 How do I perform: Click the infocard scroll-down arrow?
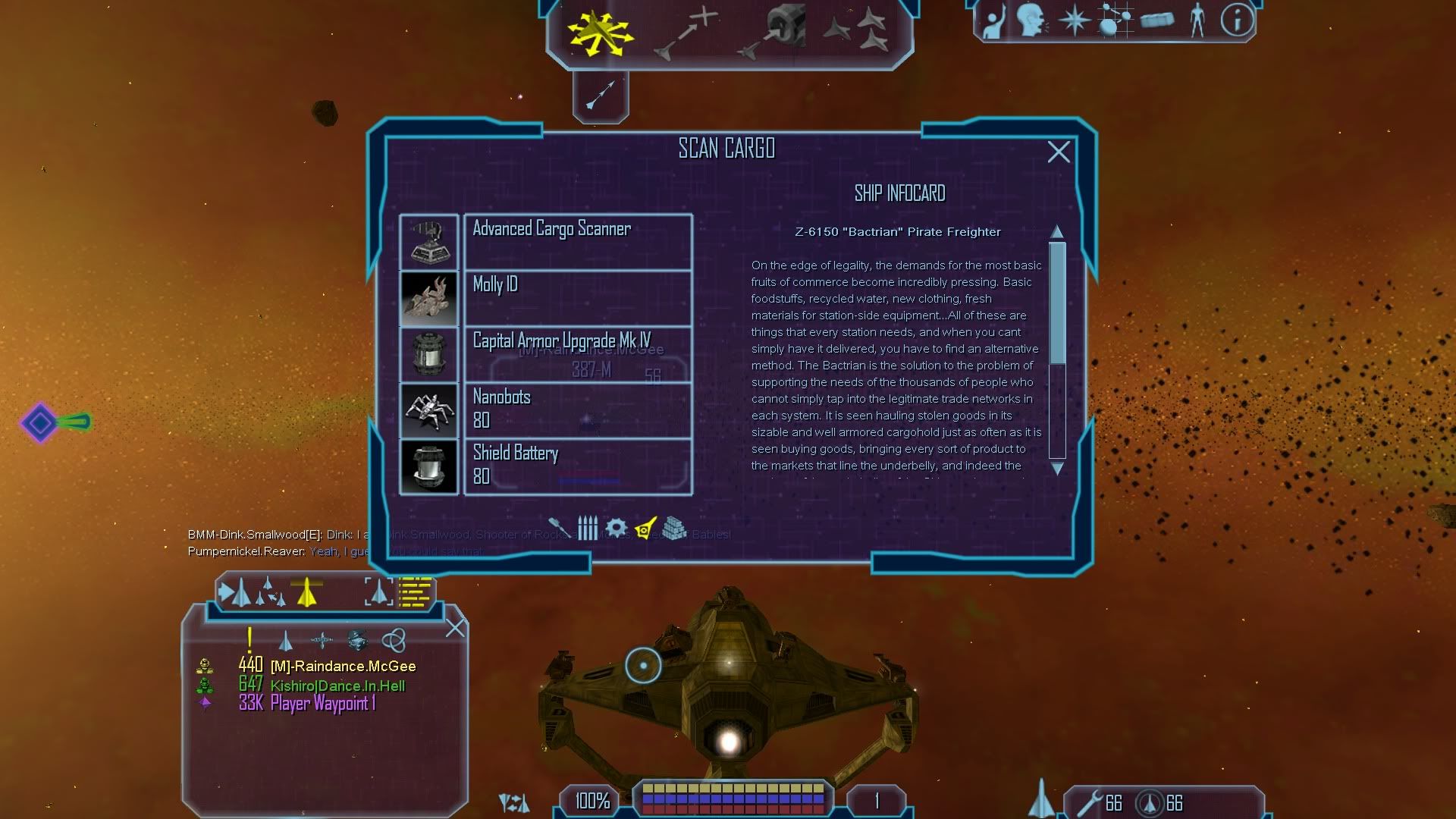click(x=1057, y=469)
